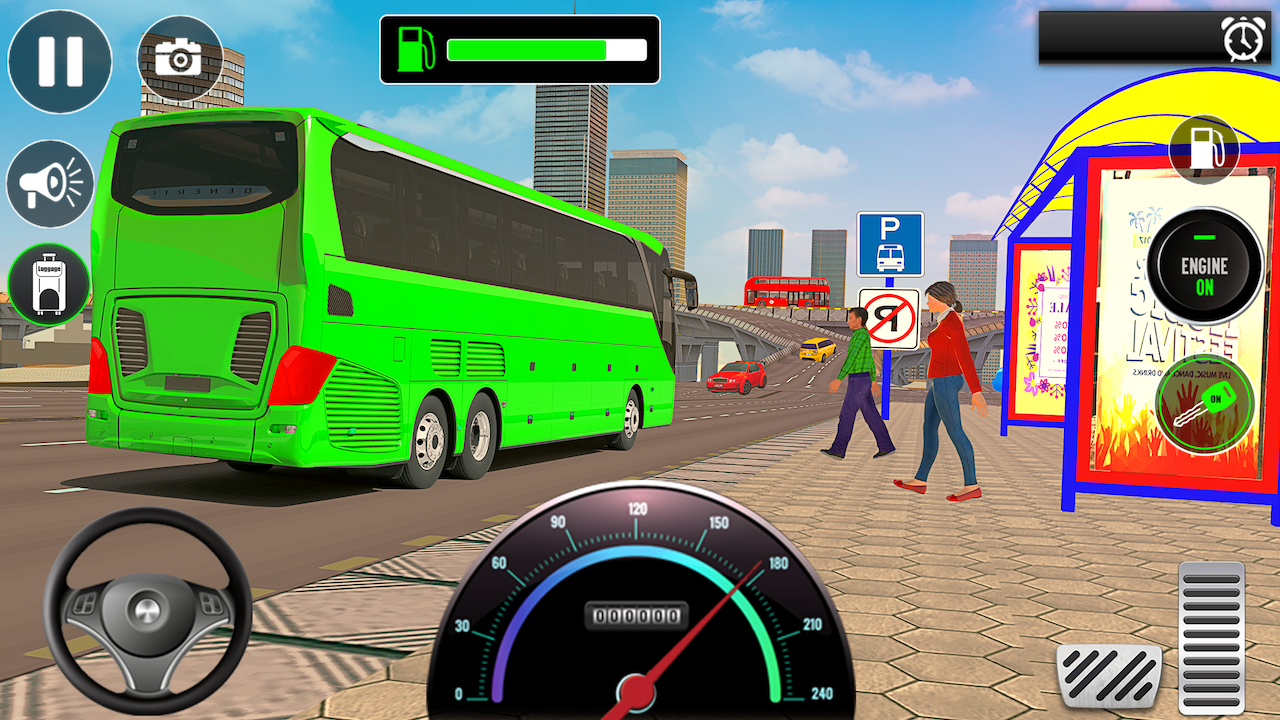Toggle the Engine ON button
1280x720 pixels.
[x=1203, y=262]
